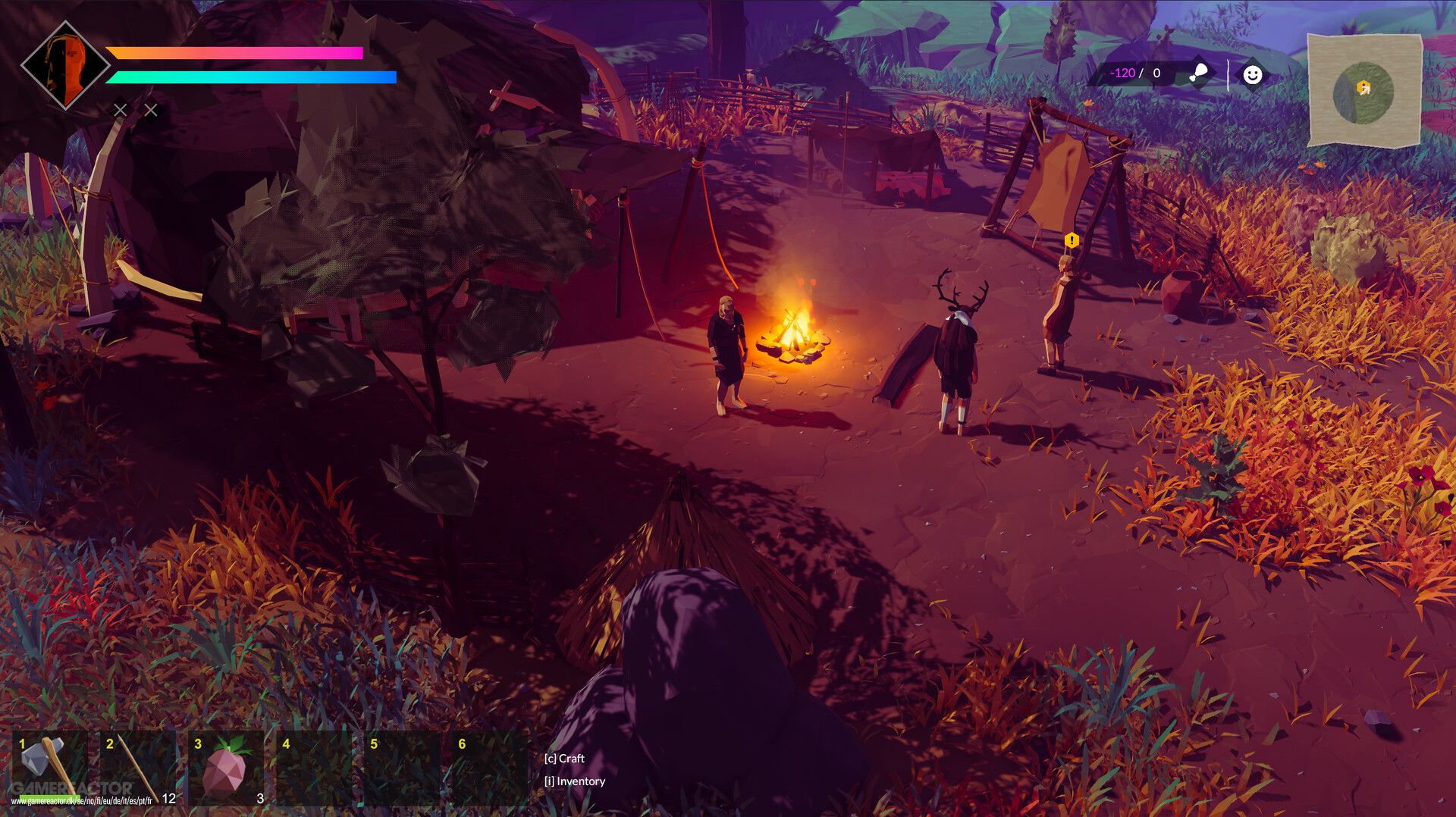Click the blue-green energy bar below the health bar
This screenshot has height=817, width=1456.
pyautogui.click(x=253, y=77)
